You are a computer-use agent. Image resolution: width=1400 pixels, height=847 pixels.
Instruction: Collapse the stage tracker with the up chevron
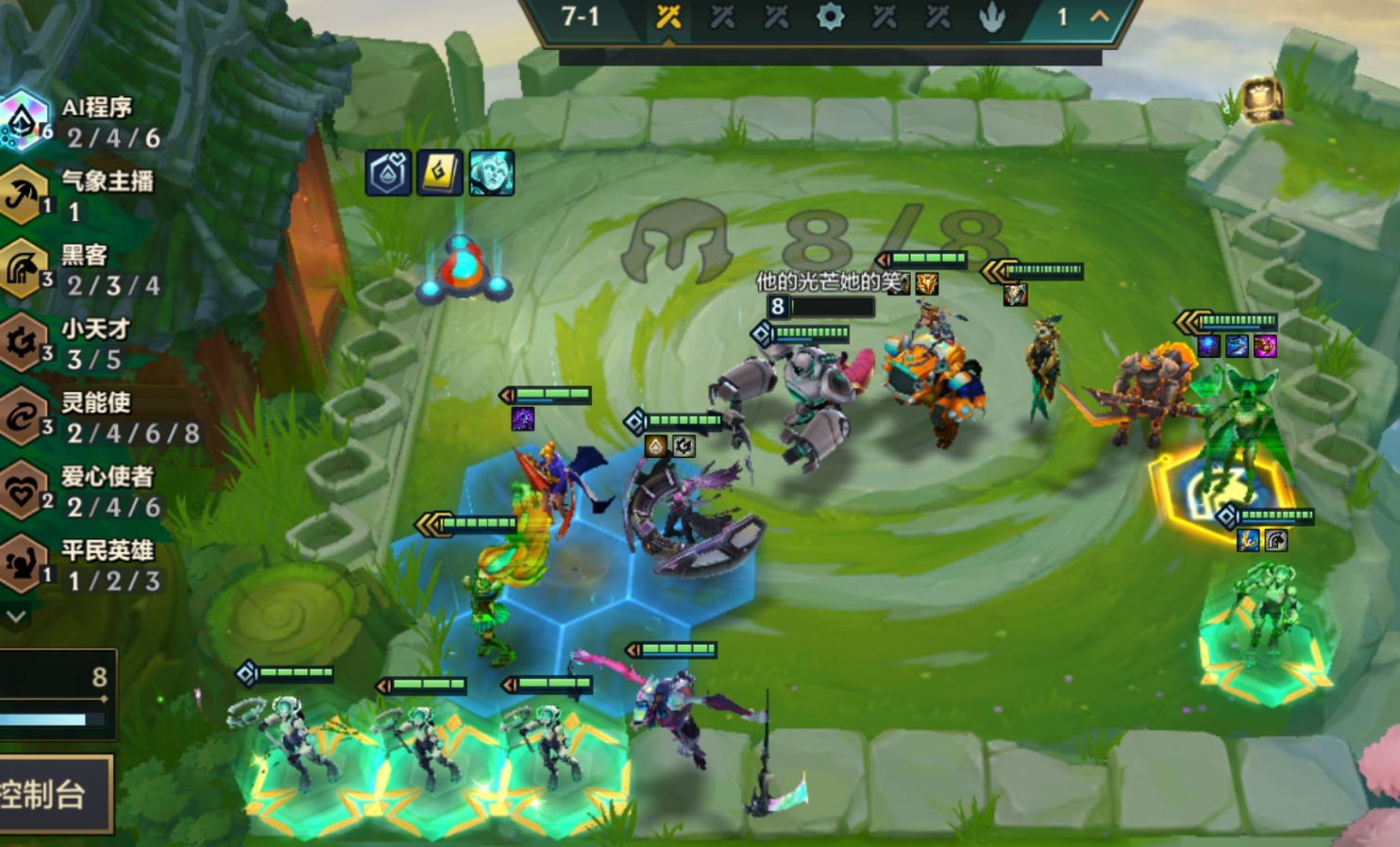[1100, 17]
